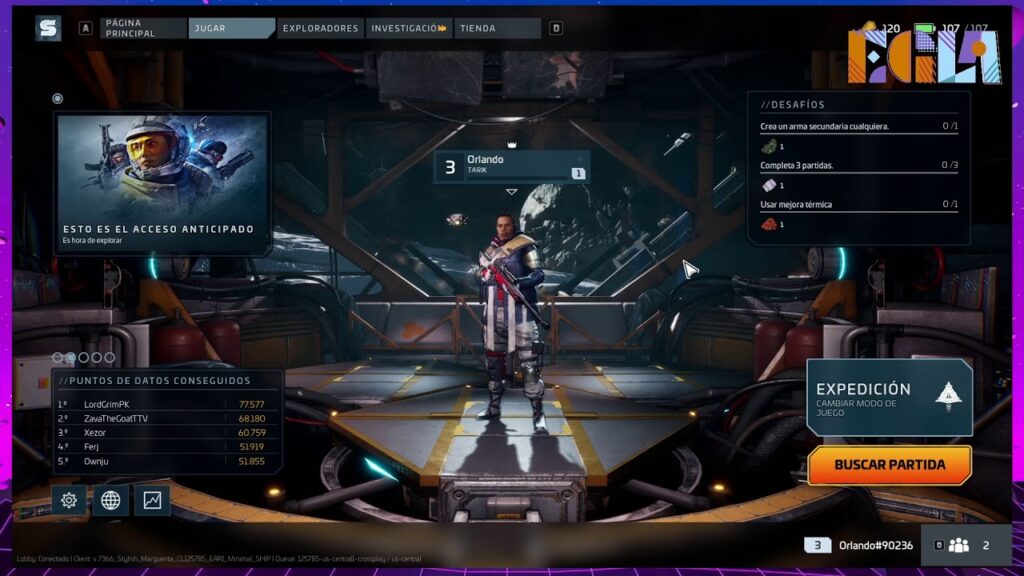Viewport: 1024px width, 576px height.
Task: Select ZavaTheGoatTTV leaderboard row
Action: point(166,418)
